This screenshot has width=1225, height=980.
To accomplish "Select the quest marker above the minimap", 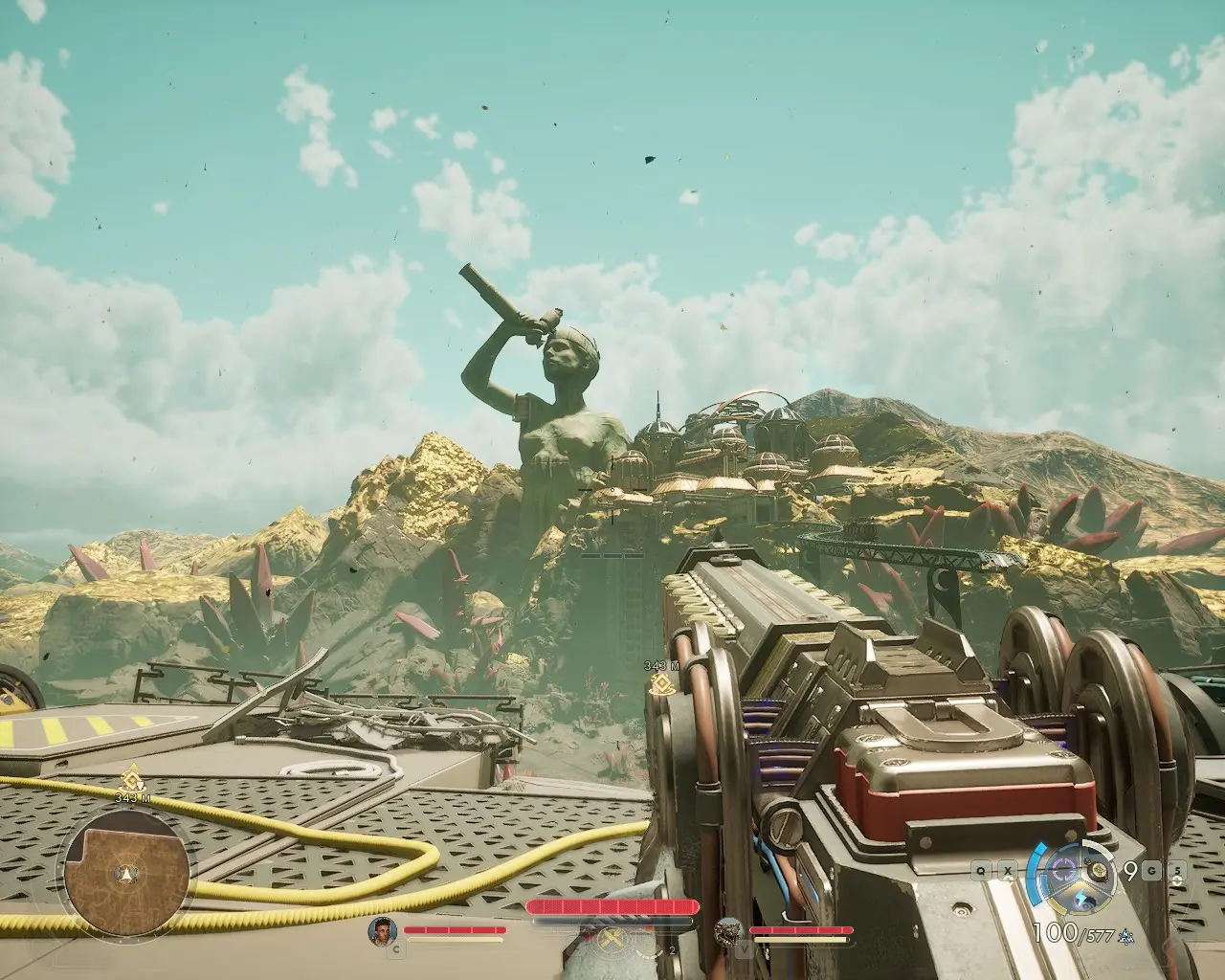I will click(x=126, y=780).
